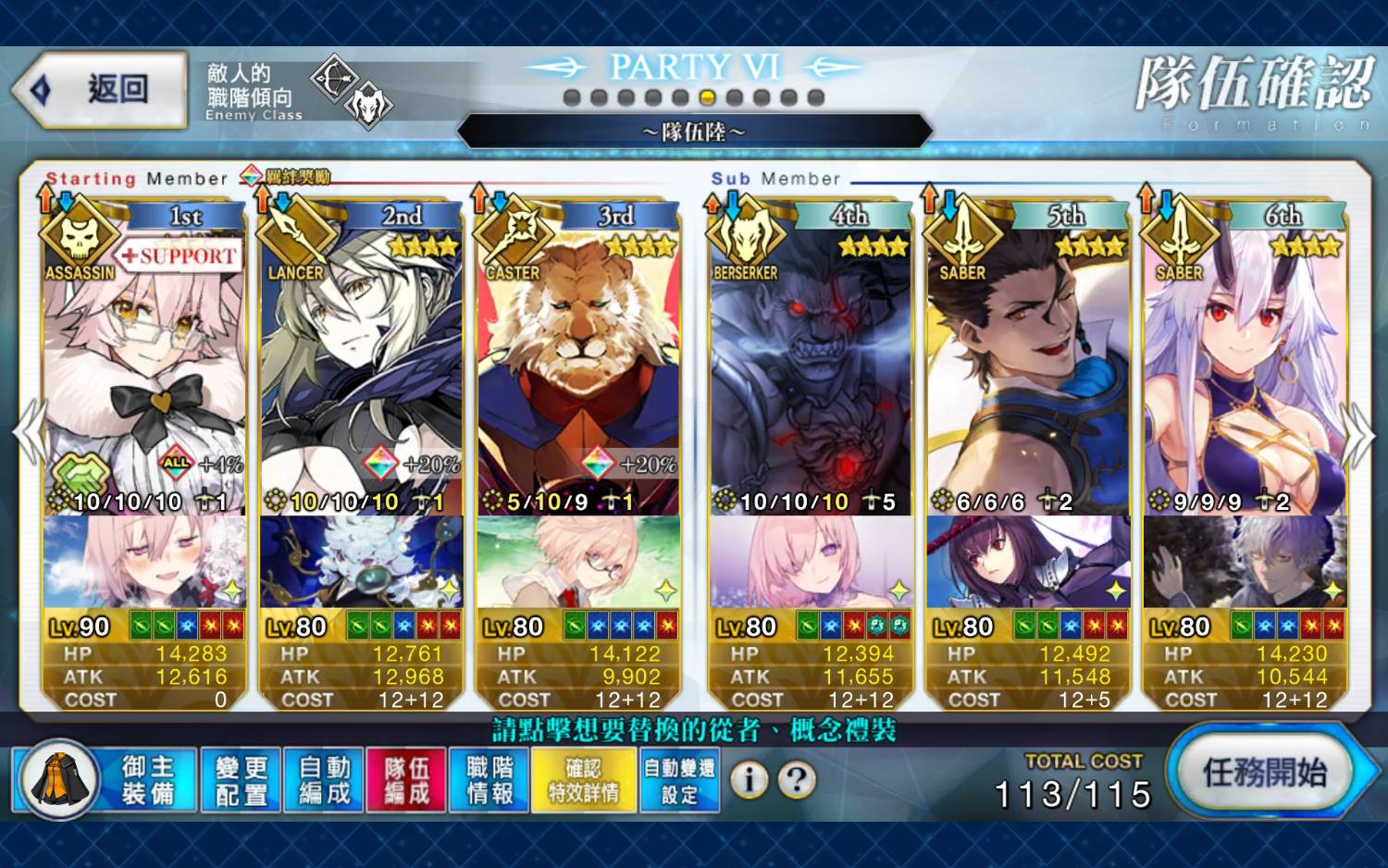The width and height of the screenshot is (1388, 868).
Task: Choose the 3rd slot Caster lion servant
Action: pyautogui.click(x=578, y=370)
